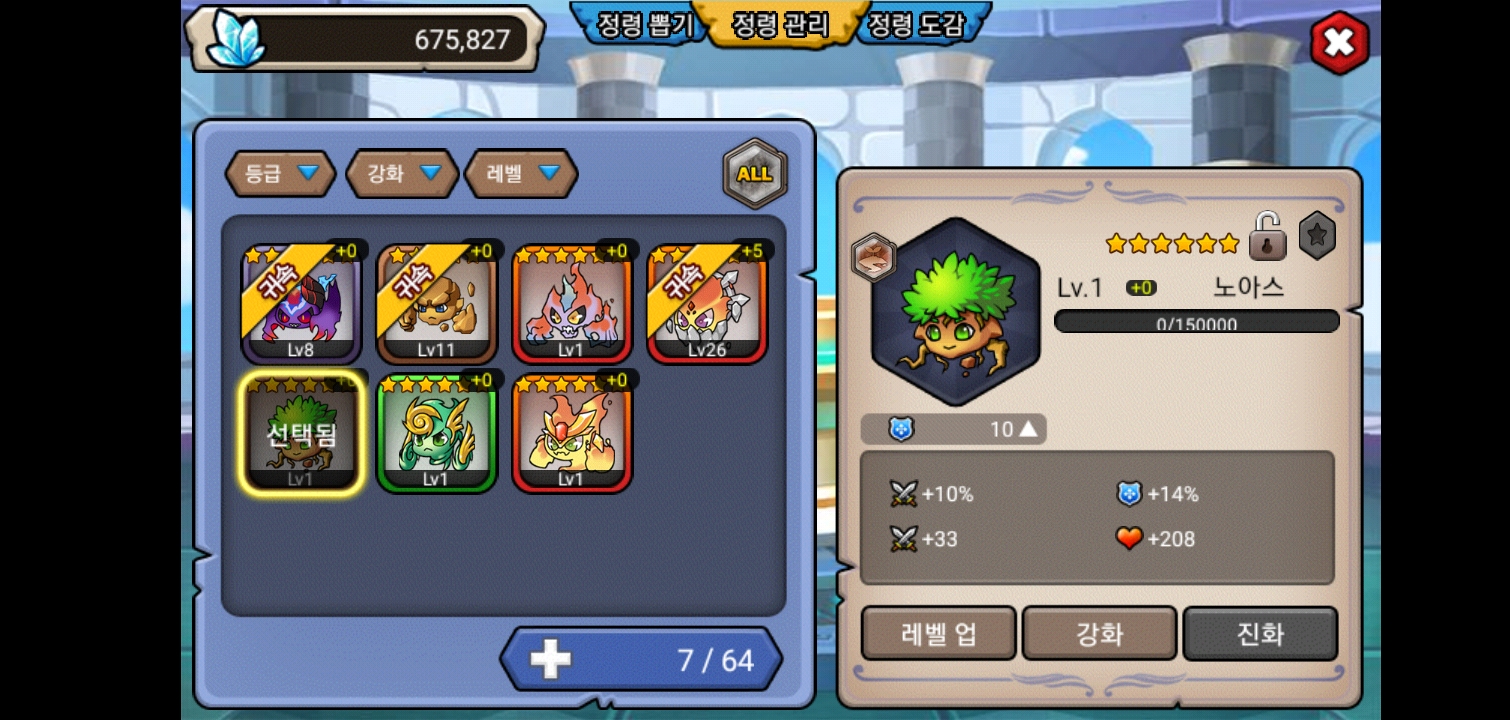Open the 등급 filter dropdown
1510x720 pixels.
(280, 174)
